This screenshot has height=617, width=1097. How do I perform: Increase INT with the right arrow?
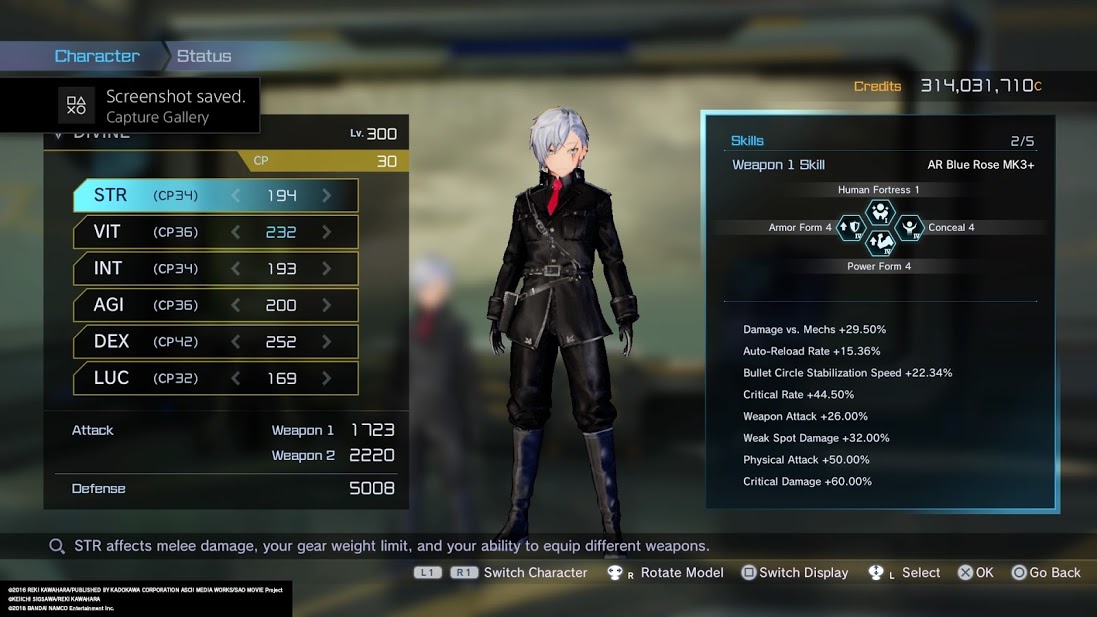(327, 268)
